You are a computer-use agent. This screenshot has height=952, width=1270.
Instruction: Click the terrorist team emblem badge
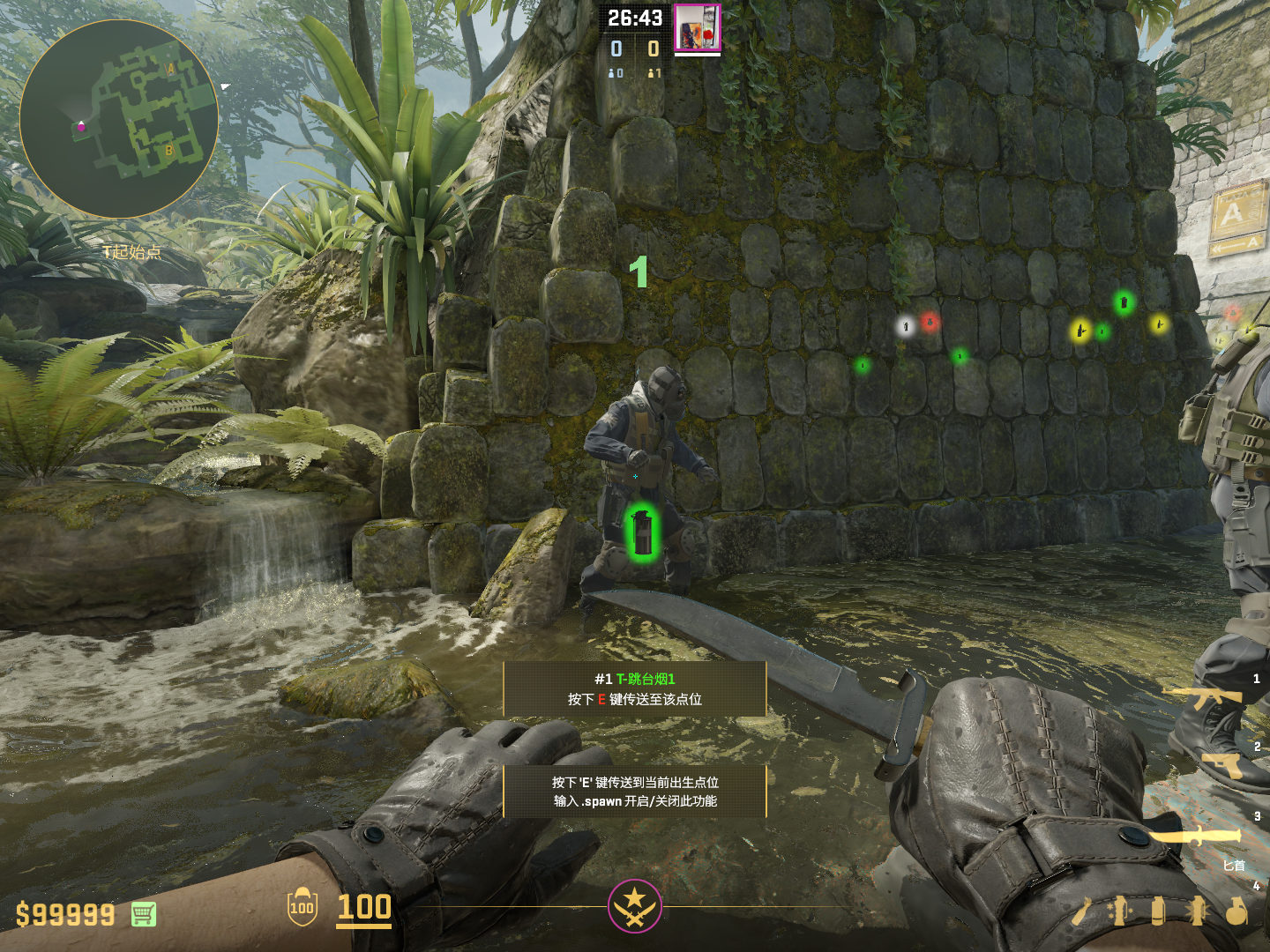point(634,905)
